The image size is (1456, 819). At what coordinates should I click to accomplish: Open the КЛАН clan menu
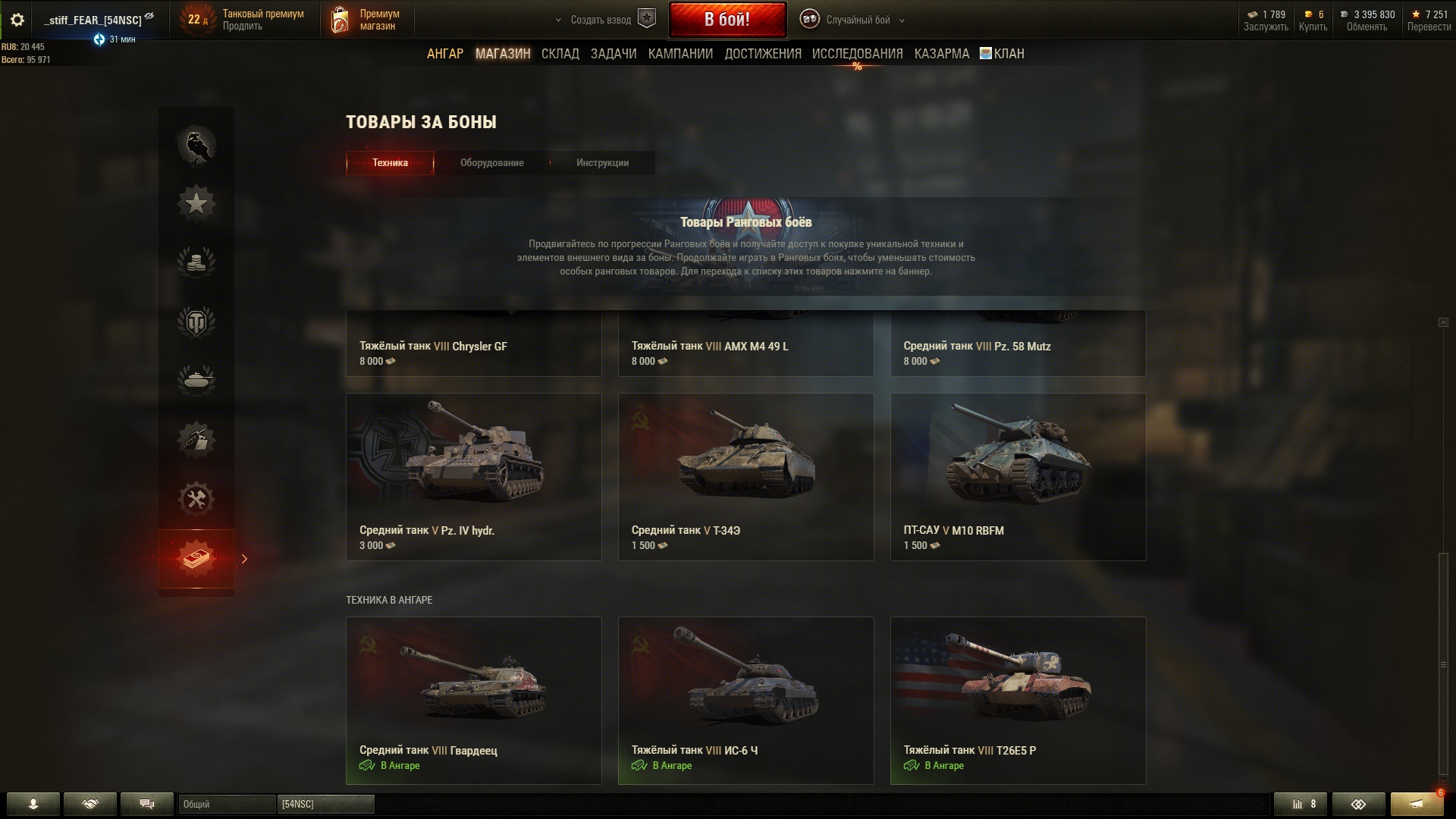(1002, 54)
